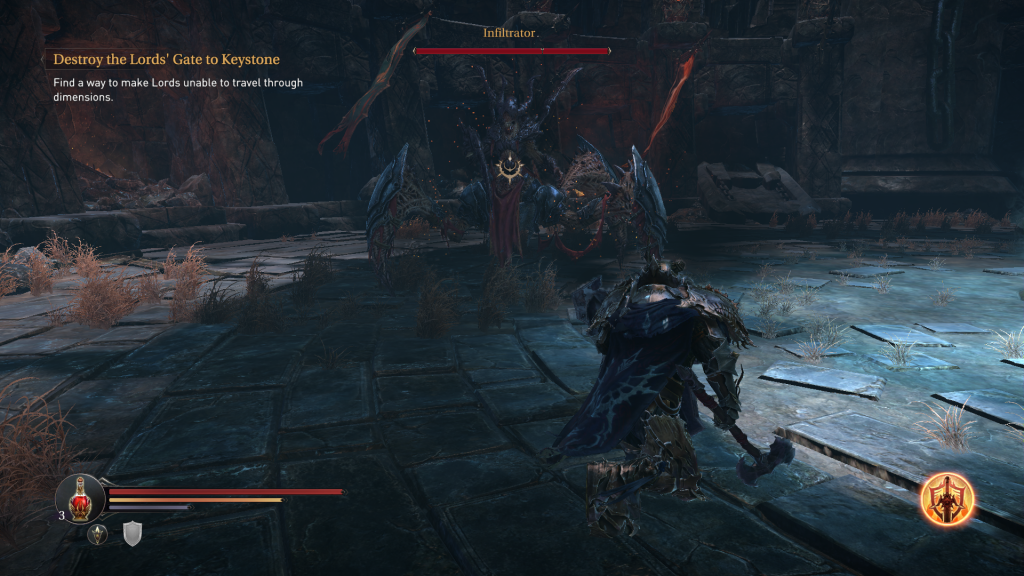
Task: Click the silver shield icon
Action: (x=132, y=534)
